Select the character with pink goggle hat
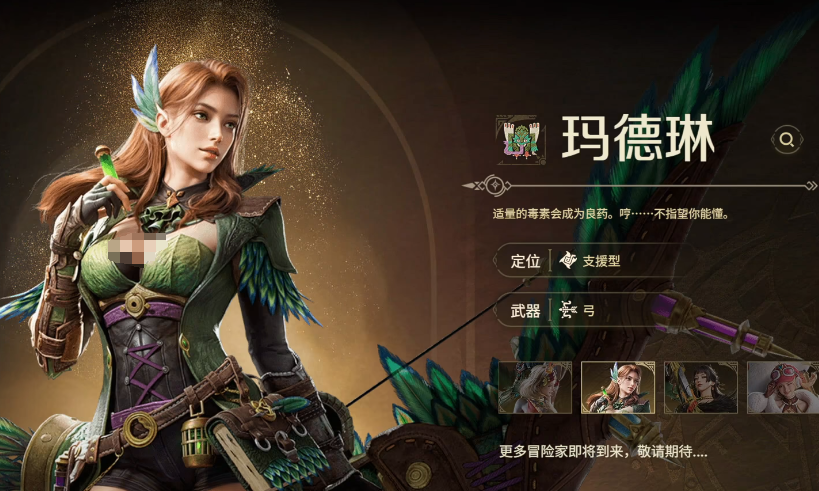This screenshot has height=491, width=819. point(782,387)
